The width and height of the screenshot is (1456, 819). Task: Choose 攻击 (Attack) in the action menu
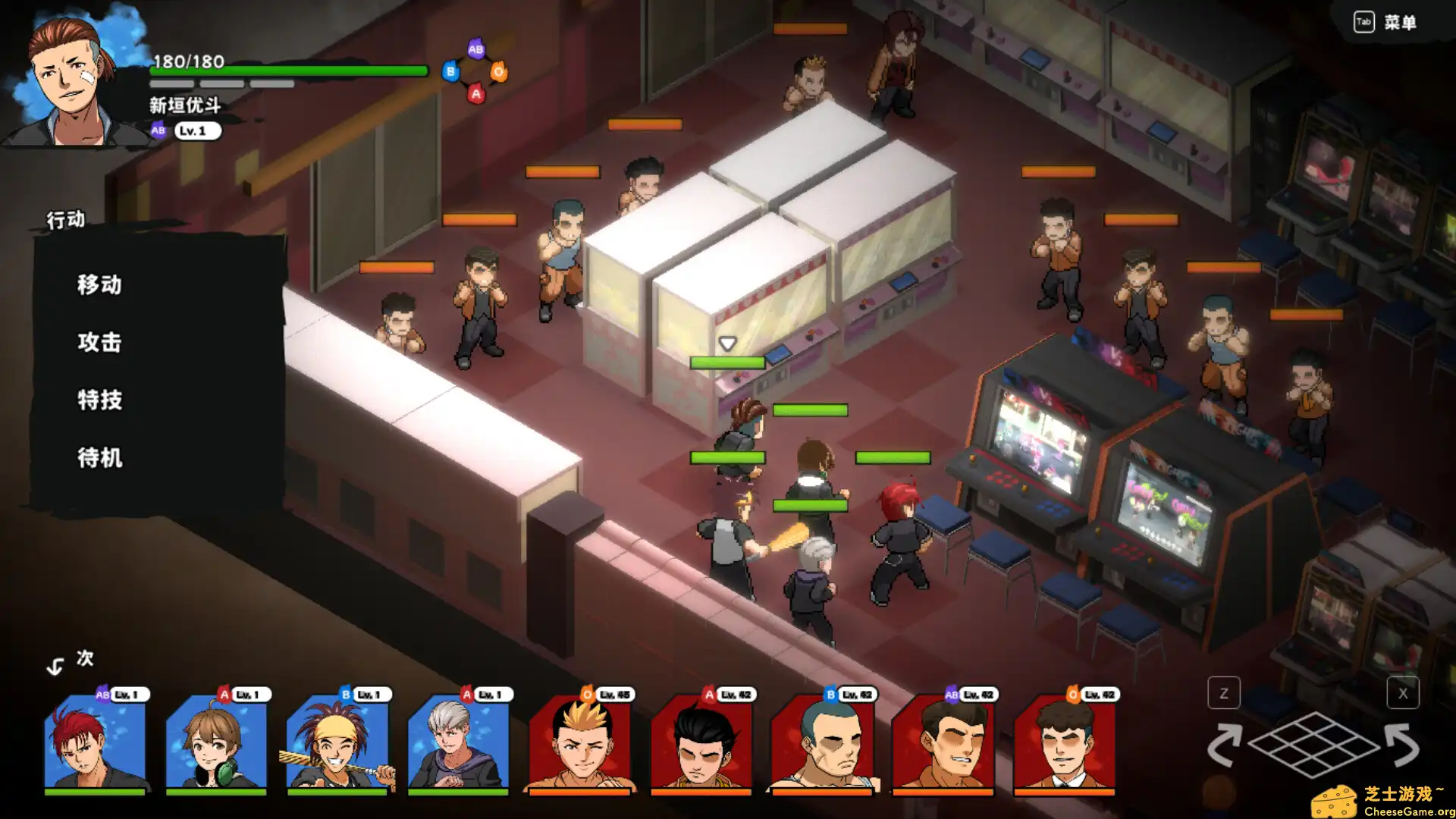tap(99, 342)
